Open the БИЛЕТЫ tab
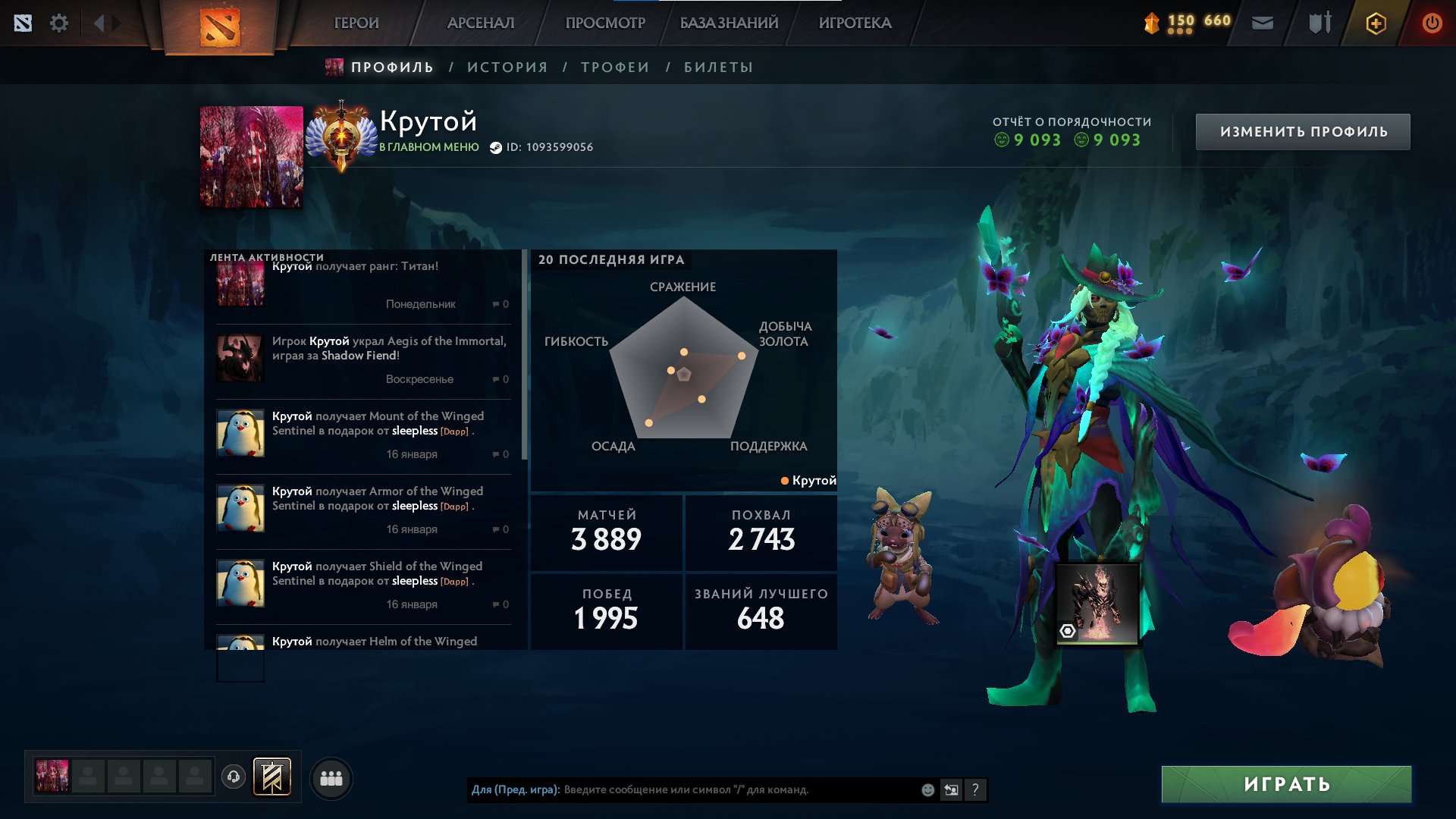The height and width of the screenshot is (819, 1456). [x=718, y=67]
